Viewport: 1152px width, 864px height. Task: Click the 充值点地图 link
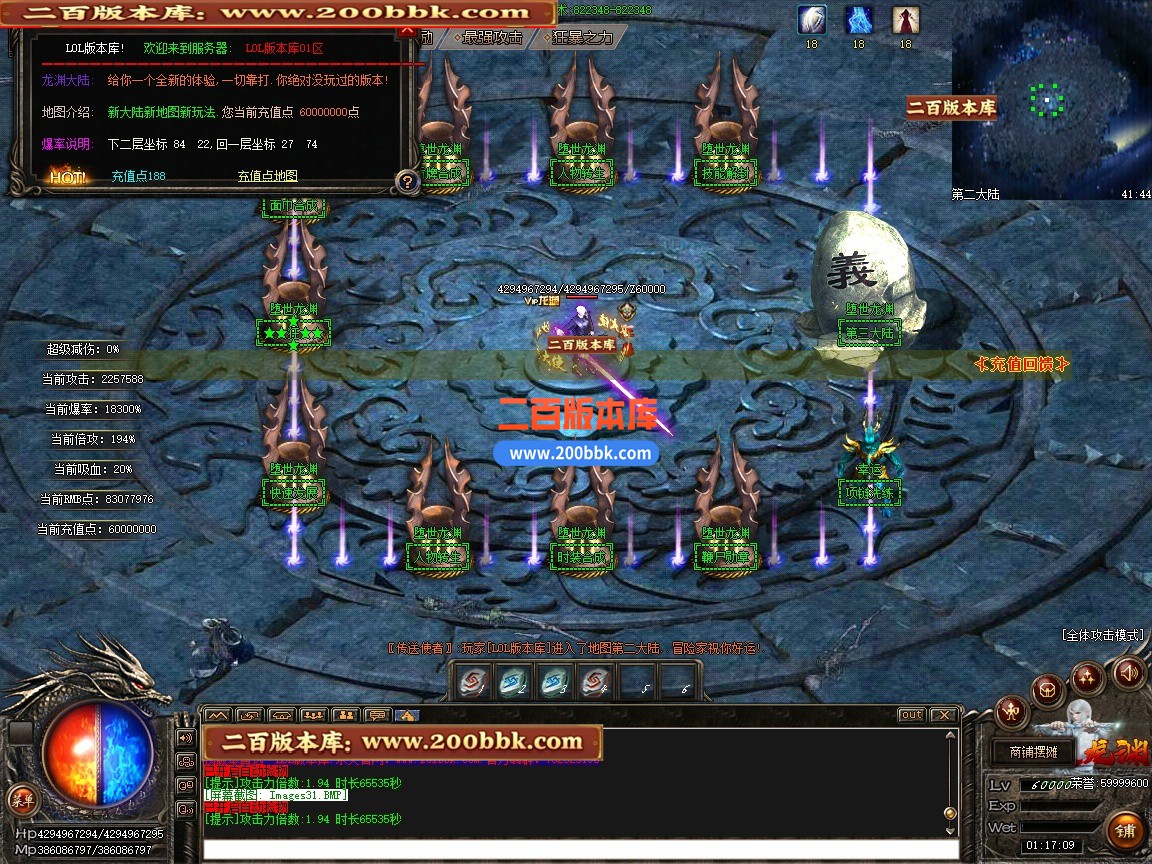pos(267,176)
